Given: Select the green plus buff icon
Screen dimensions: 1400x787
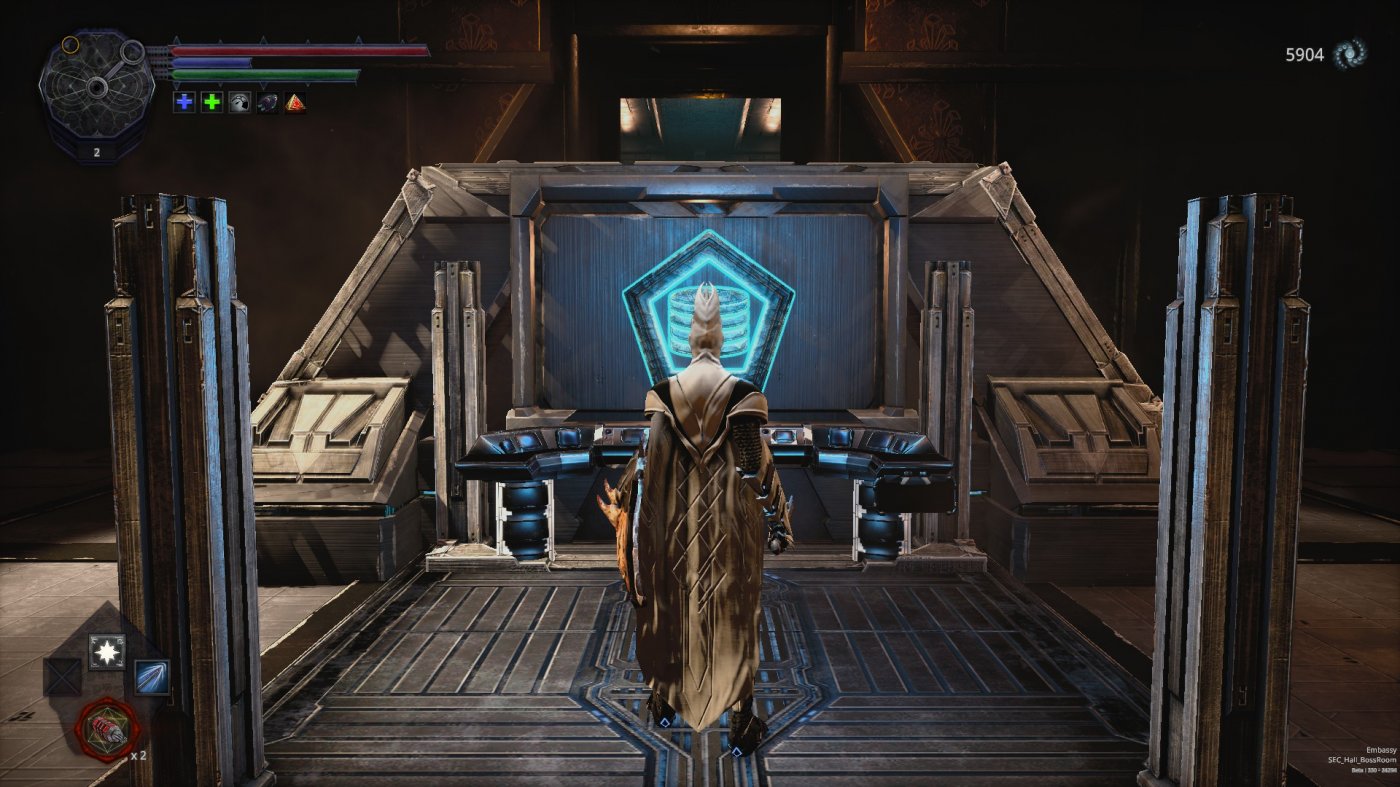Looking at the screenshot, I should coord(212,102).
